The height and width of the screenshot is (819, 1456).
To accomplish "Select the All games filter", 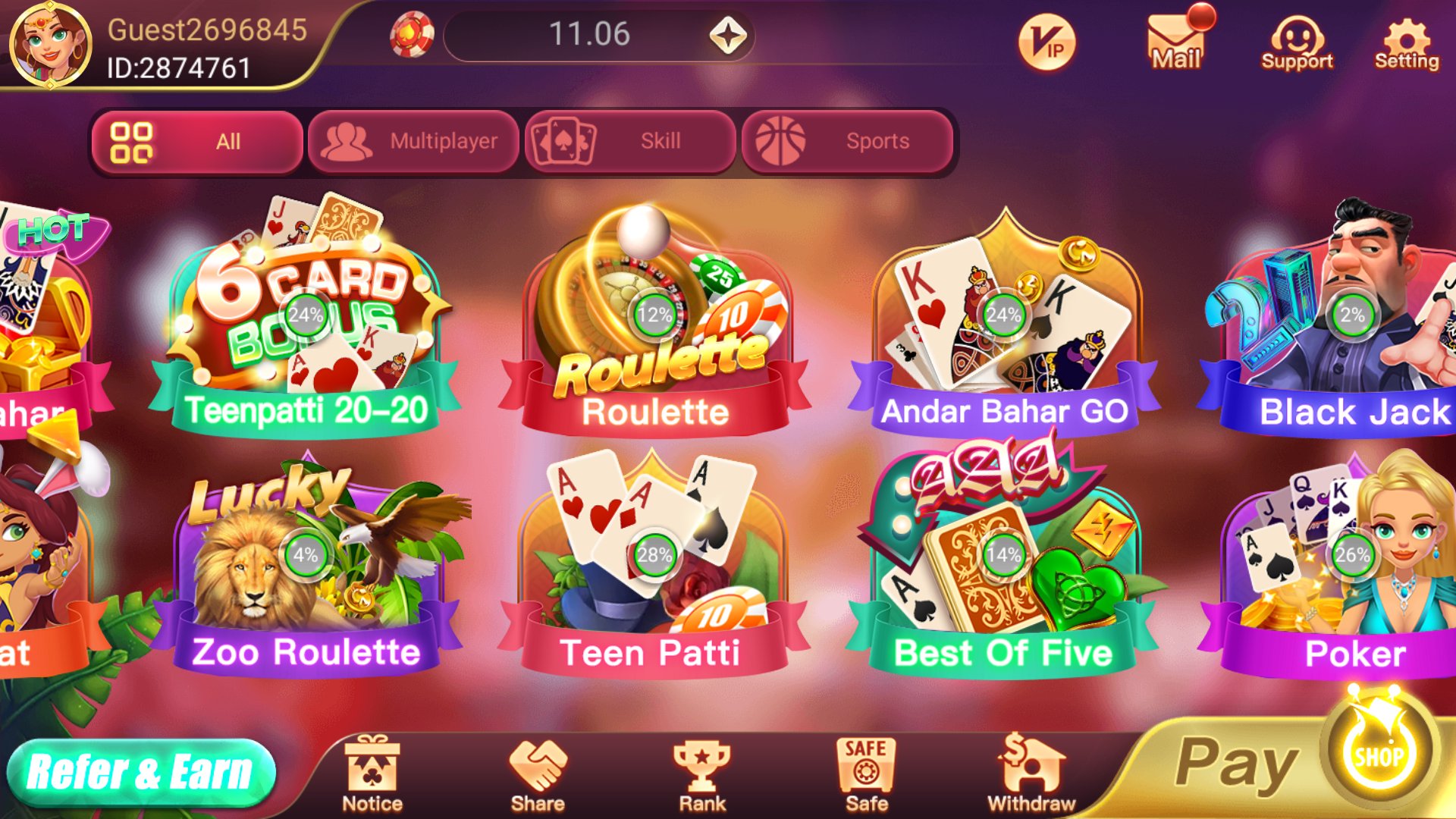I will 196,140.
